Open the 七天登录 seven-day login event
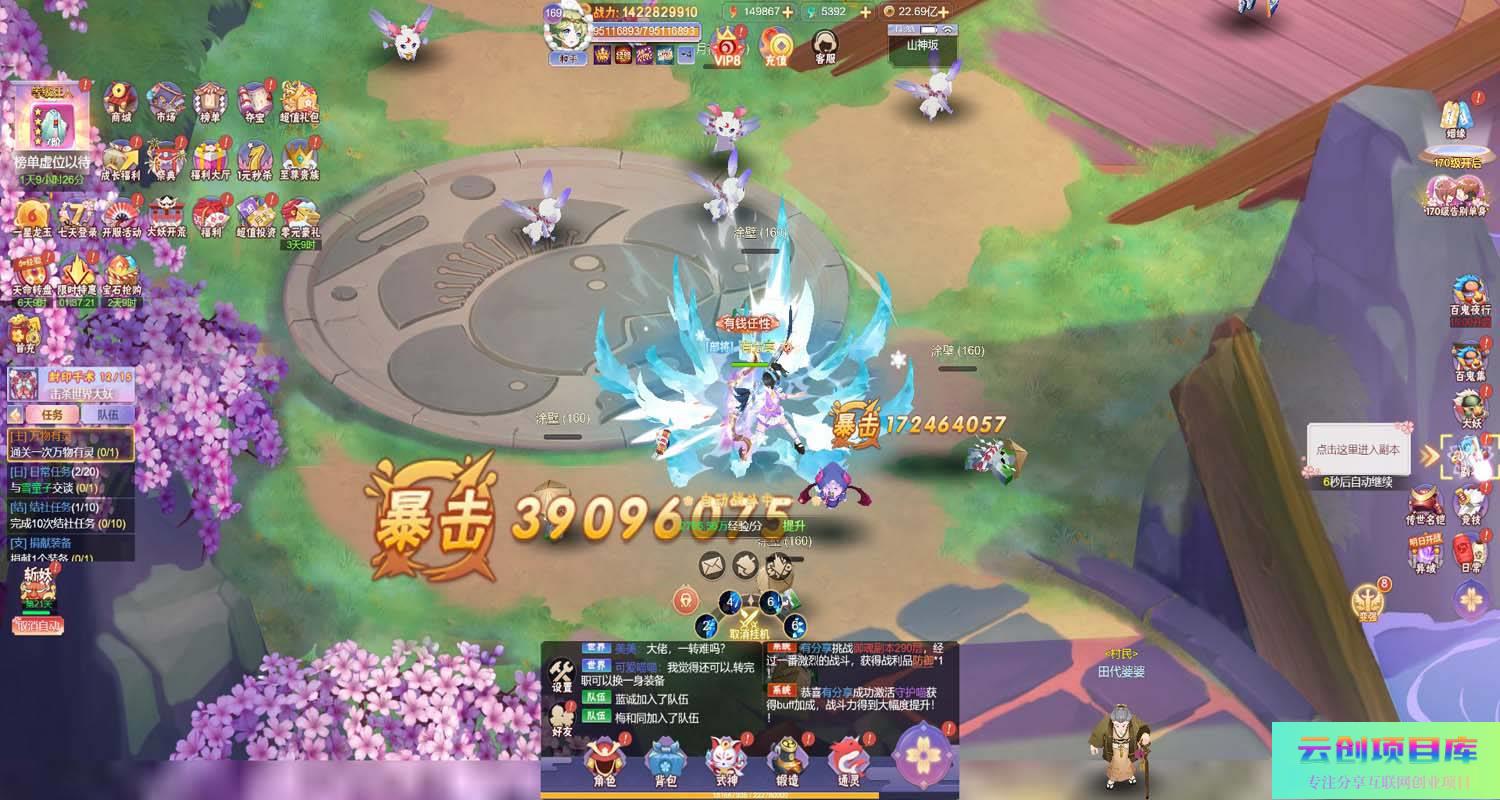Image resolution: width=1500 pixels, height=800 pixels. 77,217
